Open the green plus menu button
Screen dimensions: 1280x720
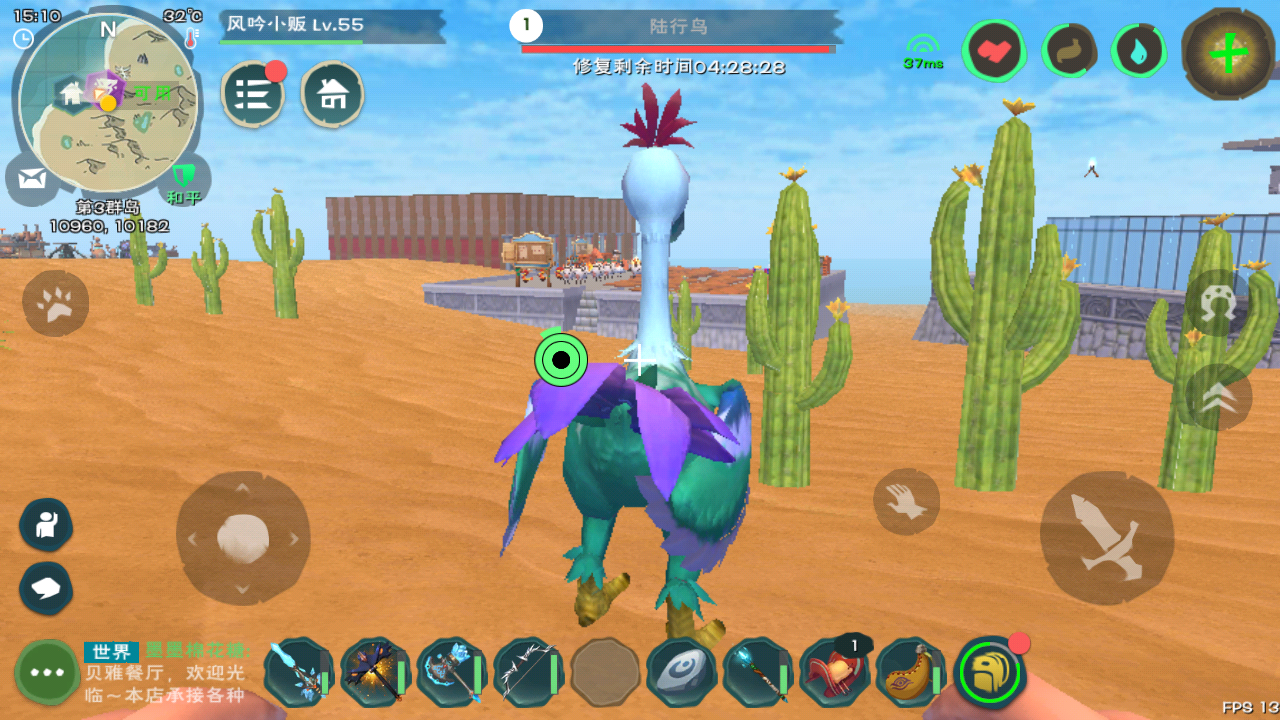coord(1228,53)
